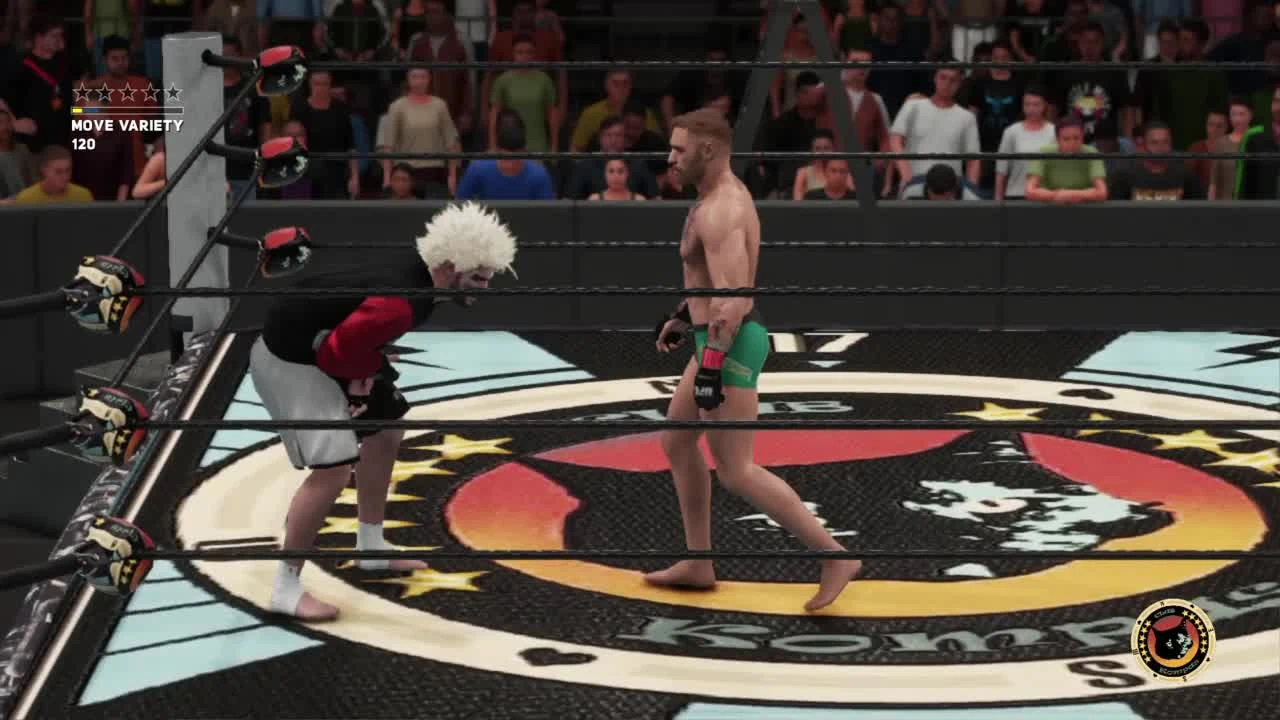1280x720 pixels.
Task: Click the MOVE VARIETY label
Action: pos(128,126)
